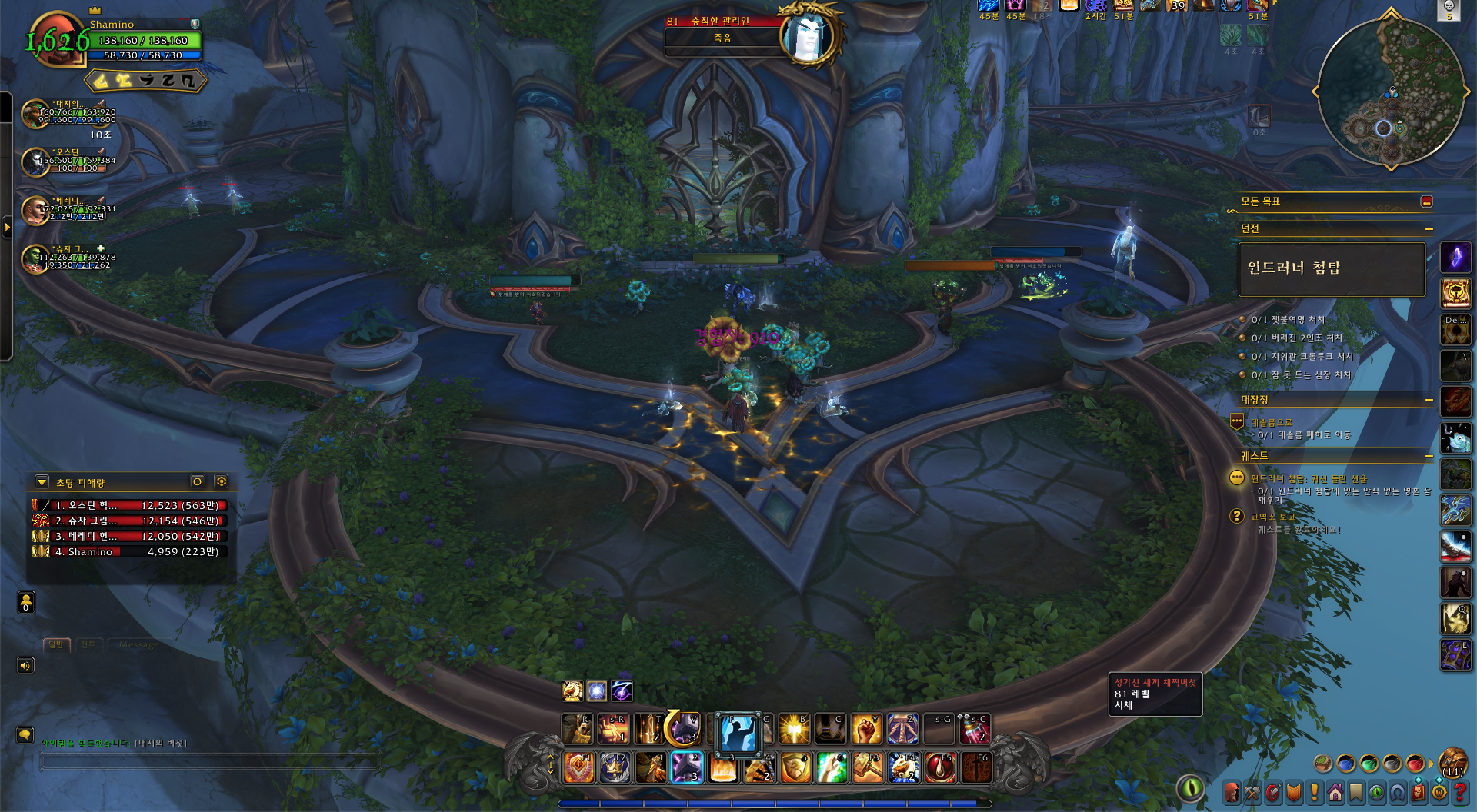
Task: Open the red question mark help button
Action: click(1460, 792)
